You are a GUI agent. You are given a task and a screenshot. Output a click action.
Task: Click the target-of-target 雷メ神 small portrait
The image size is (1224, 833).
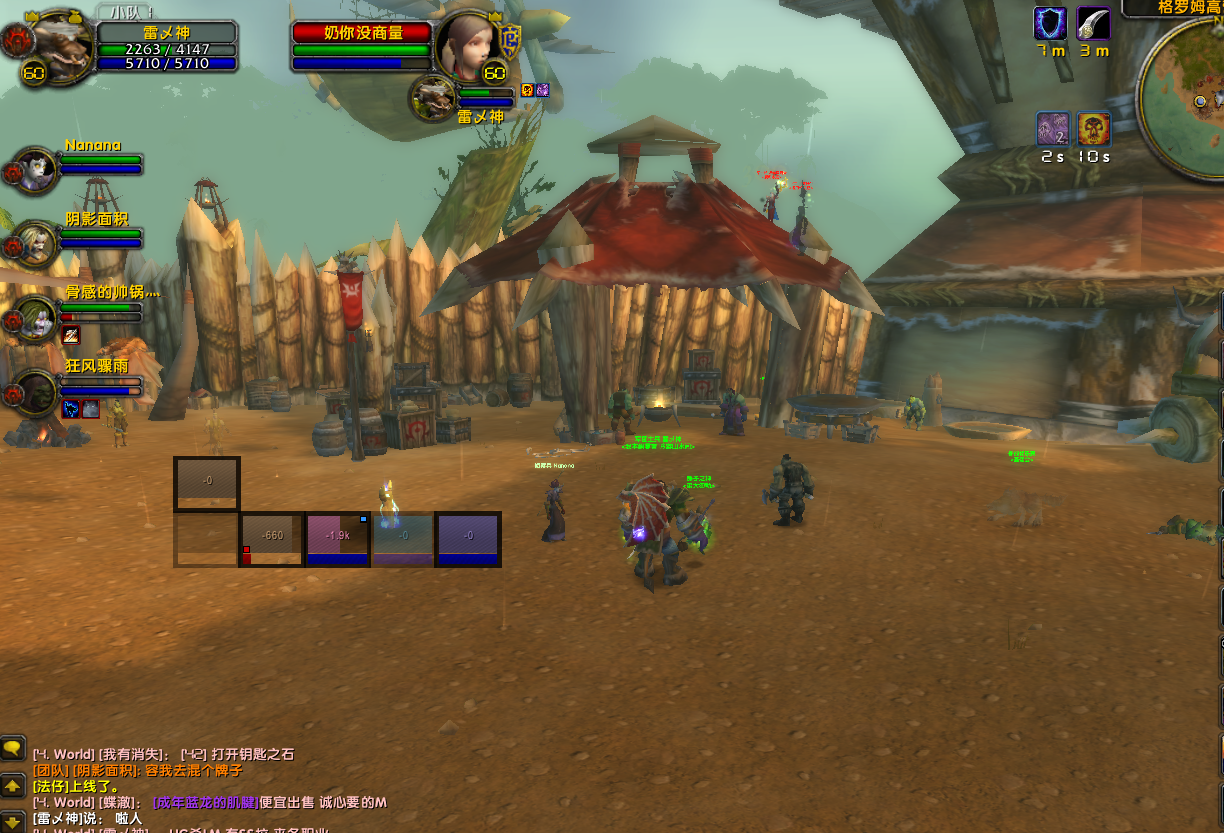434,99
